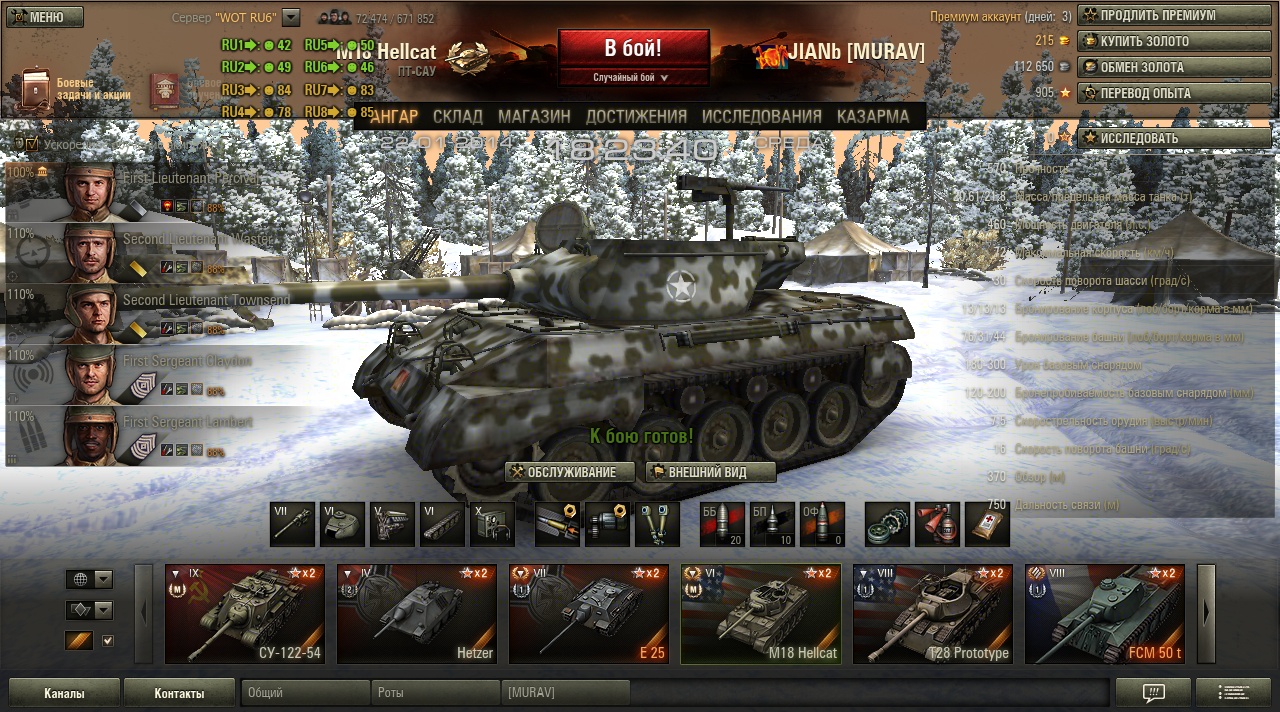Click КУПИТЬ ЗОЛОТО button
This screenshot has height=712, width=1280.
coord(1174,41)
